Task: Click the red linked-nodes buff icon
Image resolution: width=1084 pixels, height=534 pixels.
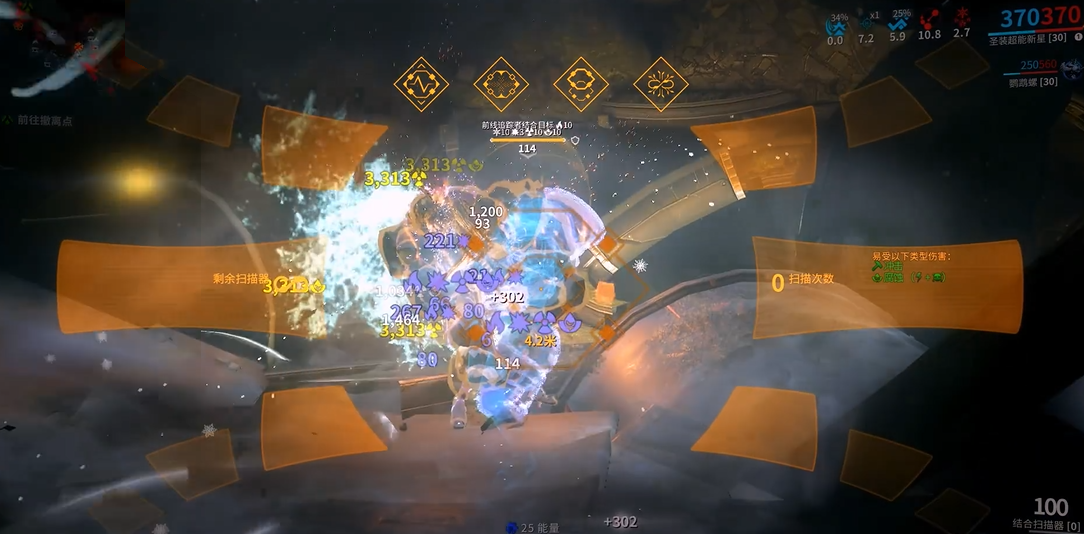Action: coord(930,19)
